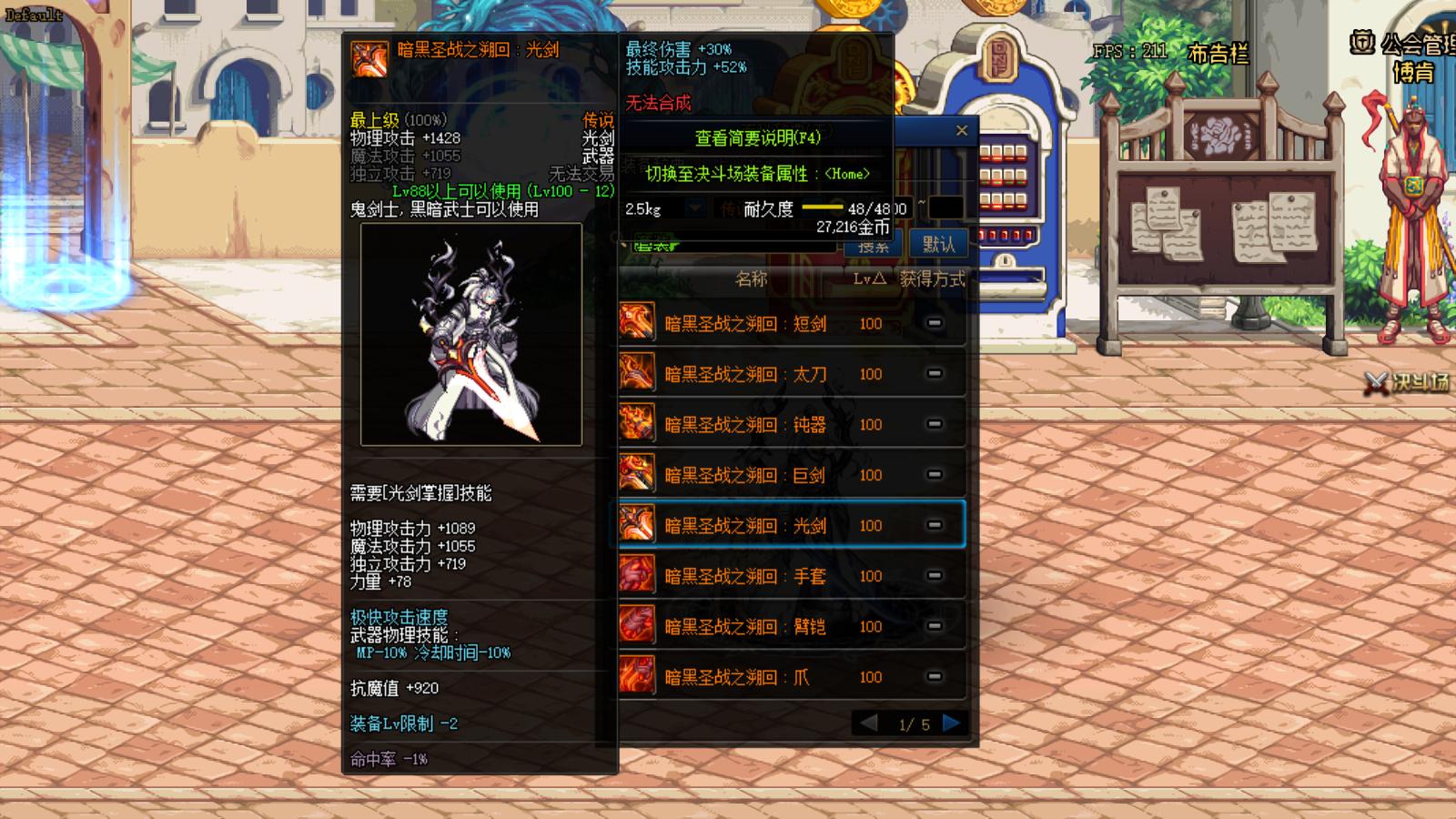Select the 暗黑圣战之溯回：短剑 weapon icon
The height and width of the screenshot is (819, 1456).
(635, 323)
